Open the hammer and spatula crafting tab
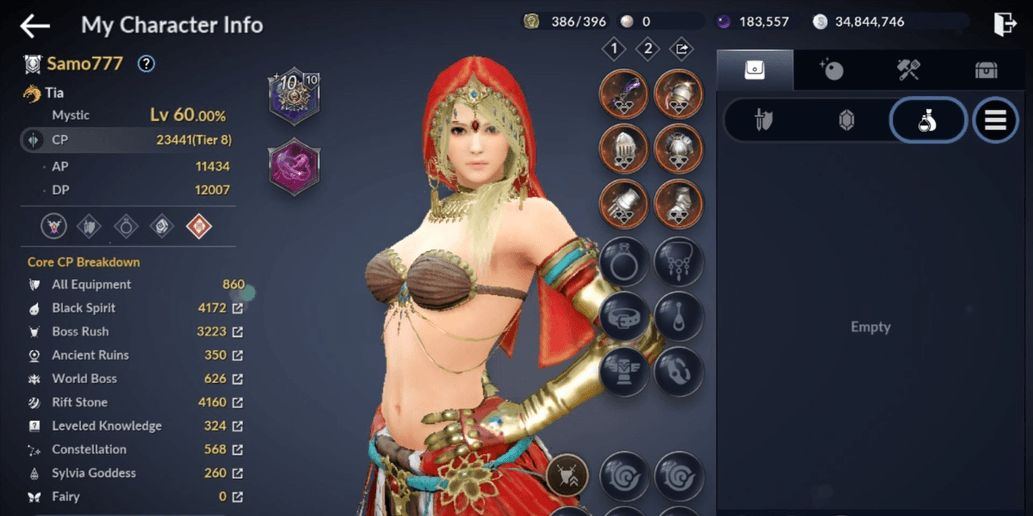Screen dimensions: 1033x516 point(908,70)
